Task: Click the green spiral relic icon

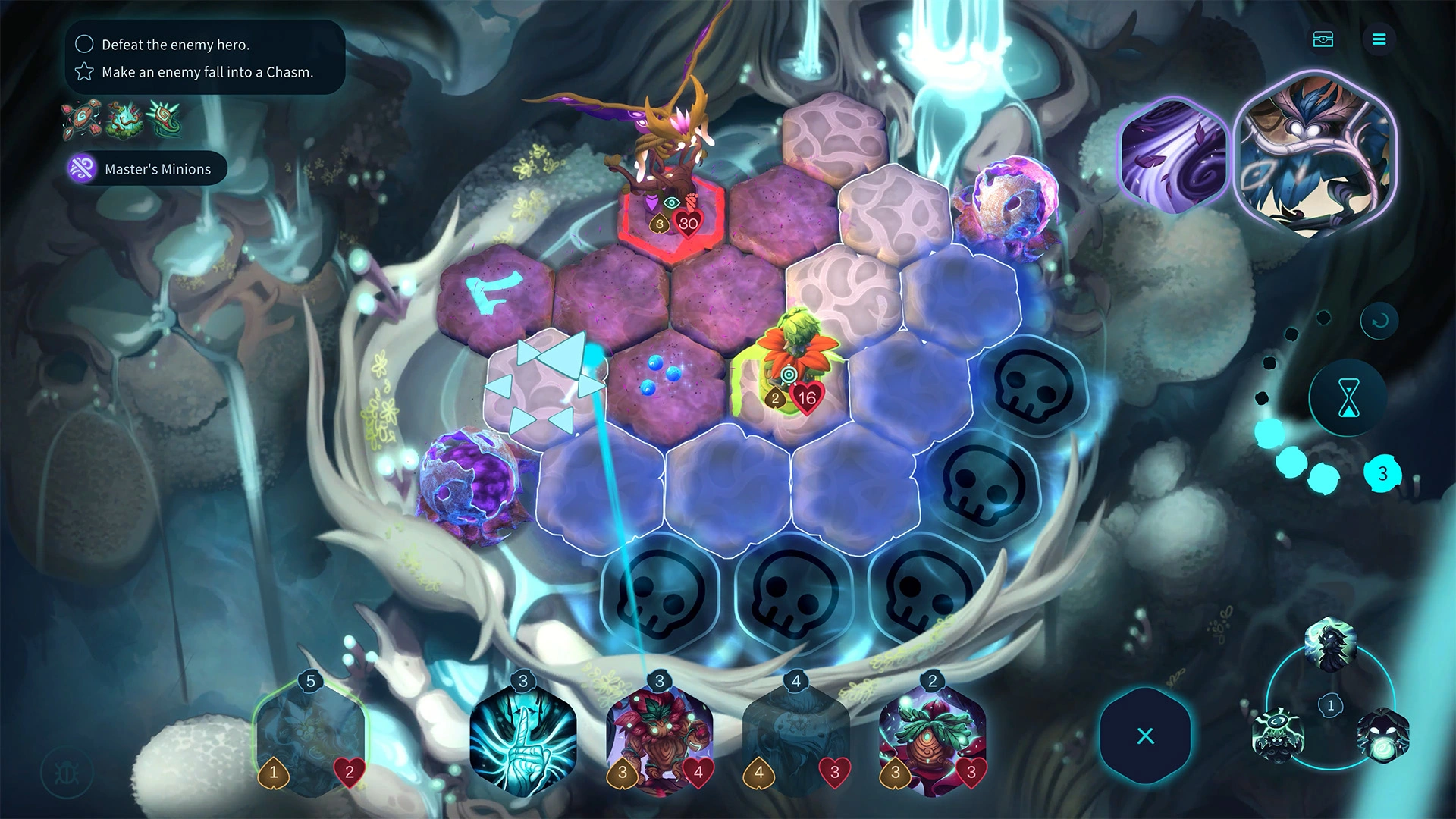Action: coord(165,120)
